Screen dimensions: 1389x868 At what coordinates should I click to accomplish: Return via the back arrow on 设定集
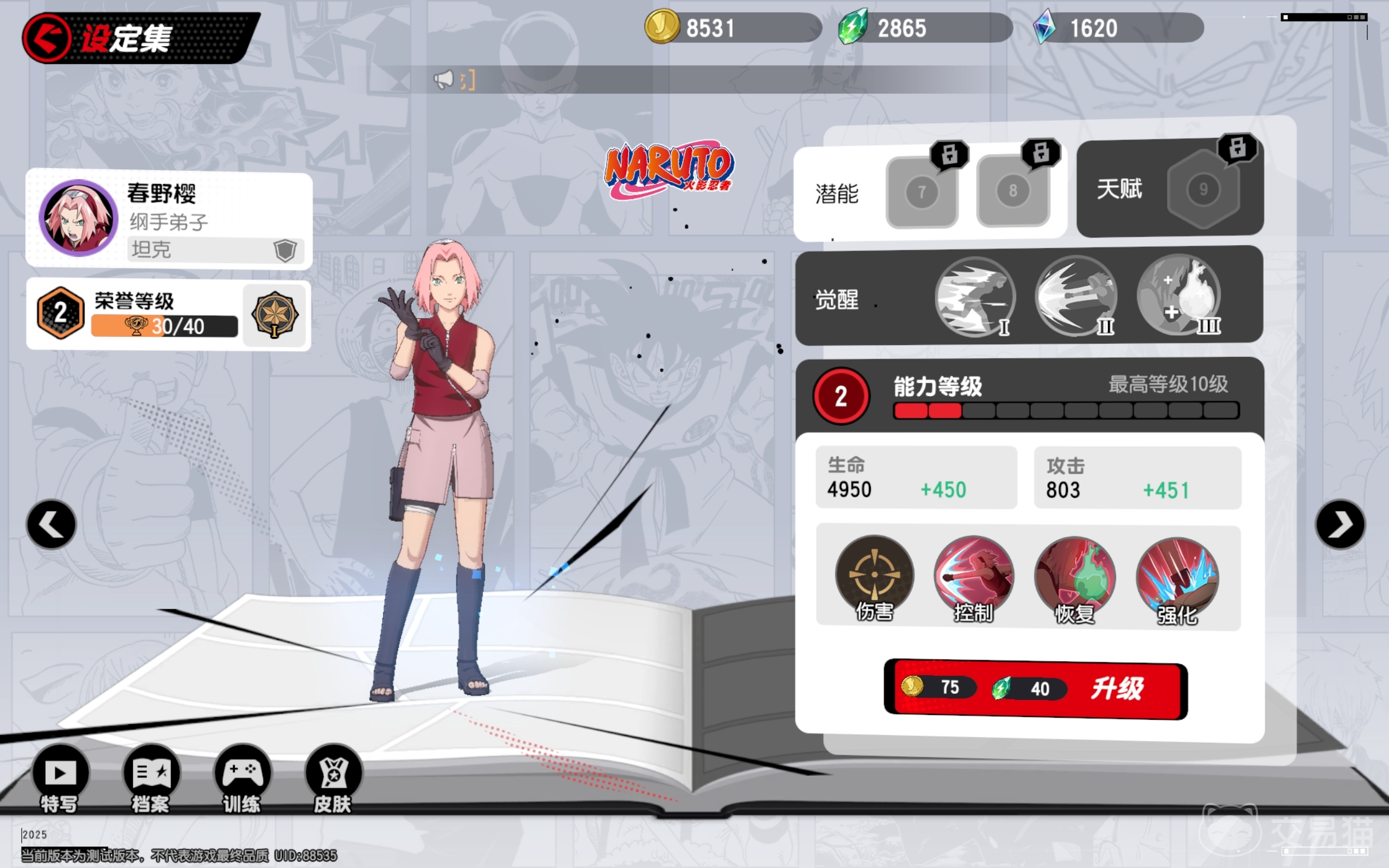[46, 37]
